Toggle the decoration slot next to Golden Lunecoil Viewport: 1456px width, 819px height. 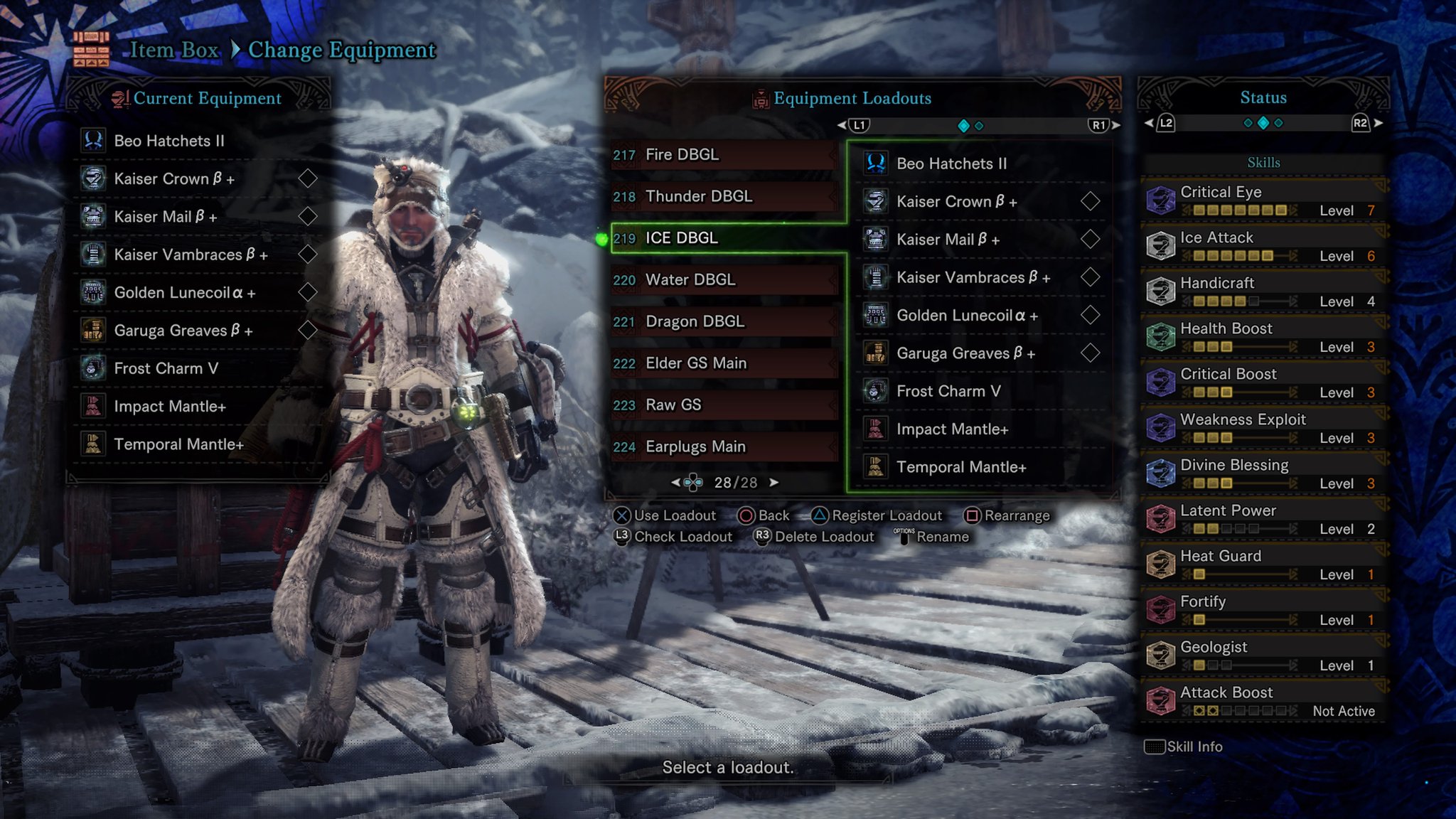[309, 292]
